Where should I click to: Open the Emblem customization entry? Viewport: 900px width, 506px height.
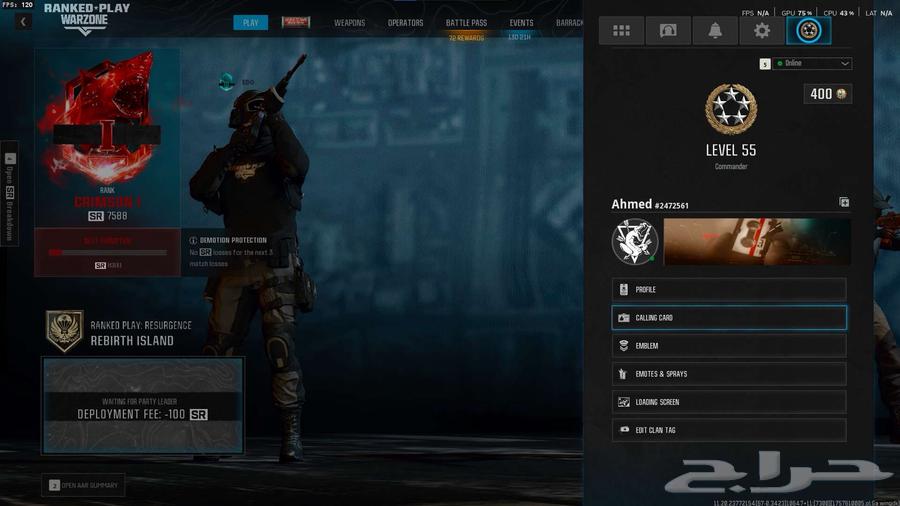pos(729,346)
